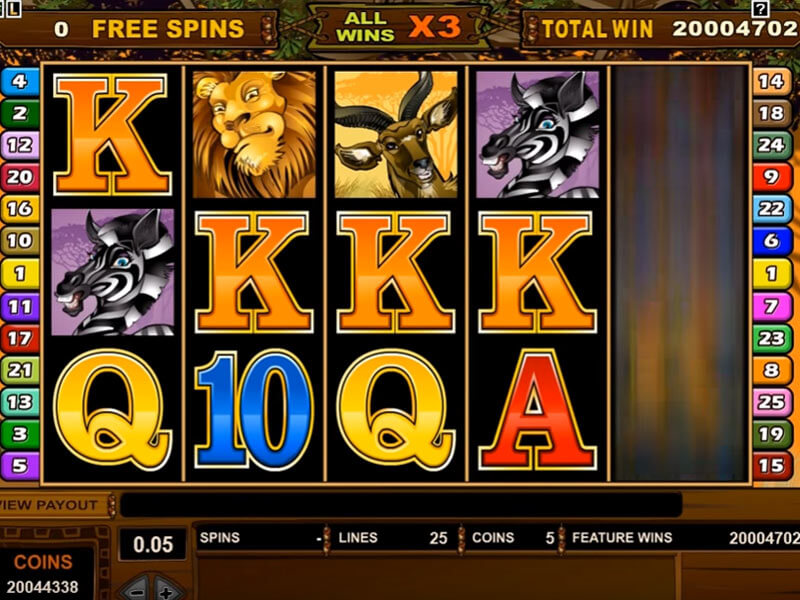This screenshot has height=600, width=800.
Task: Select payline 4 marker
Action: pos(20,81)
